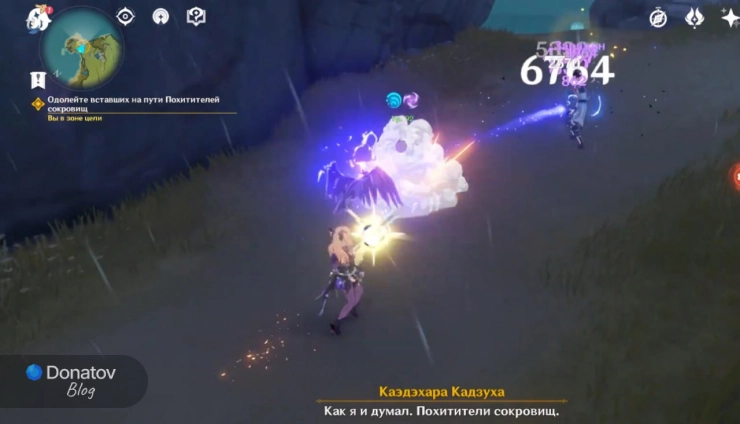Open the tutorial book with question mark
Viewport: 740px width, 424px height.
(196, 16)
